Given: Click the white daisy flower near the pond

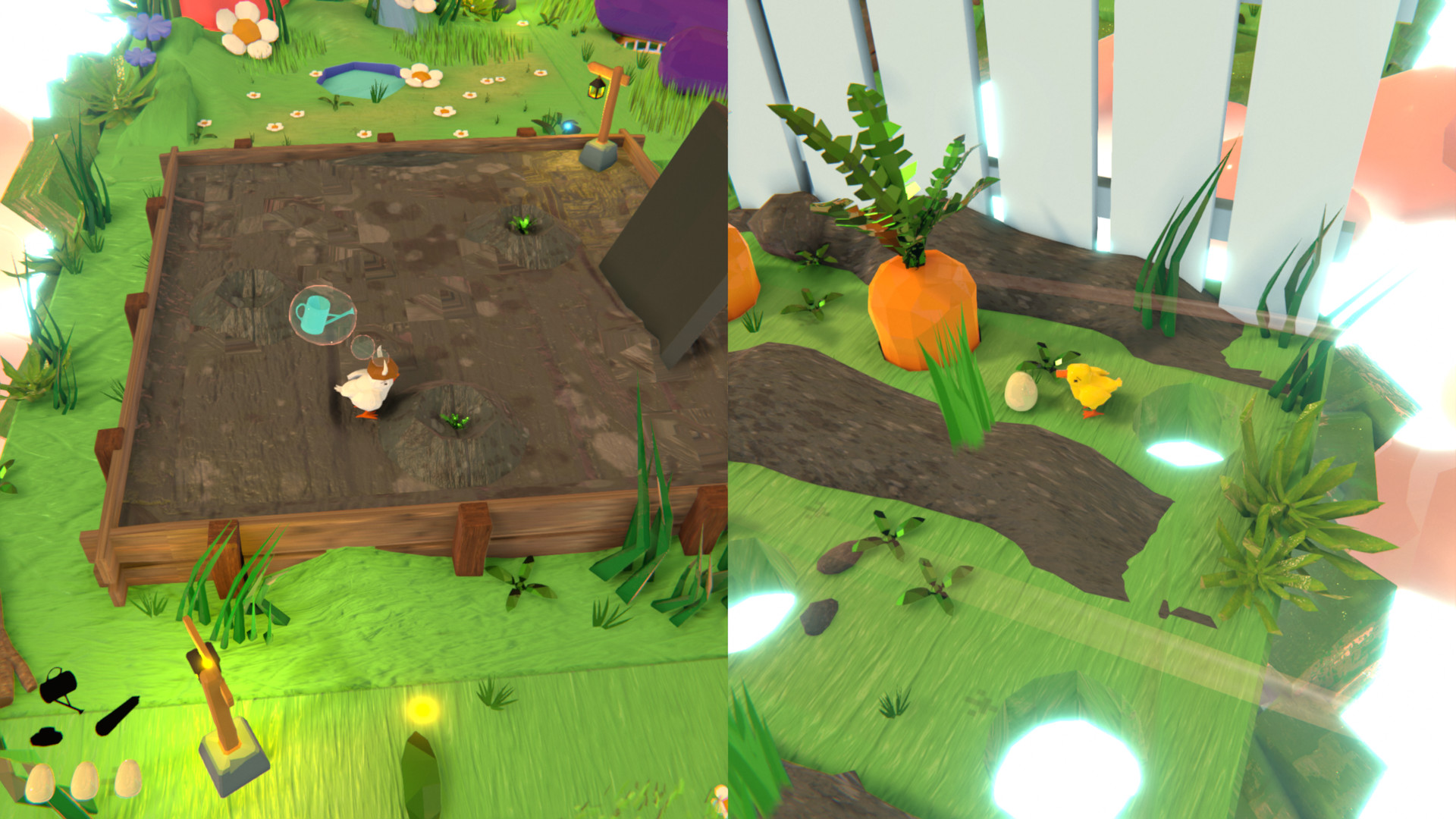Looking at the screenshot, I should (422, 74).
